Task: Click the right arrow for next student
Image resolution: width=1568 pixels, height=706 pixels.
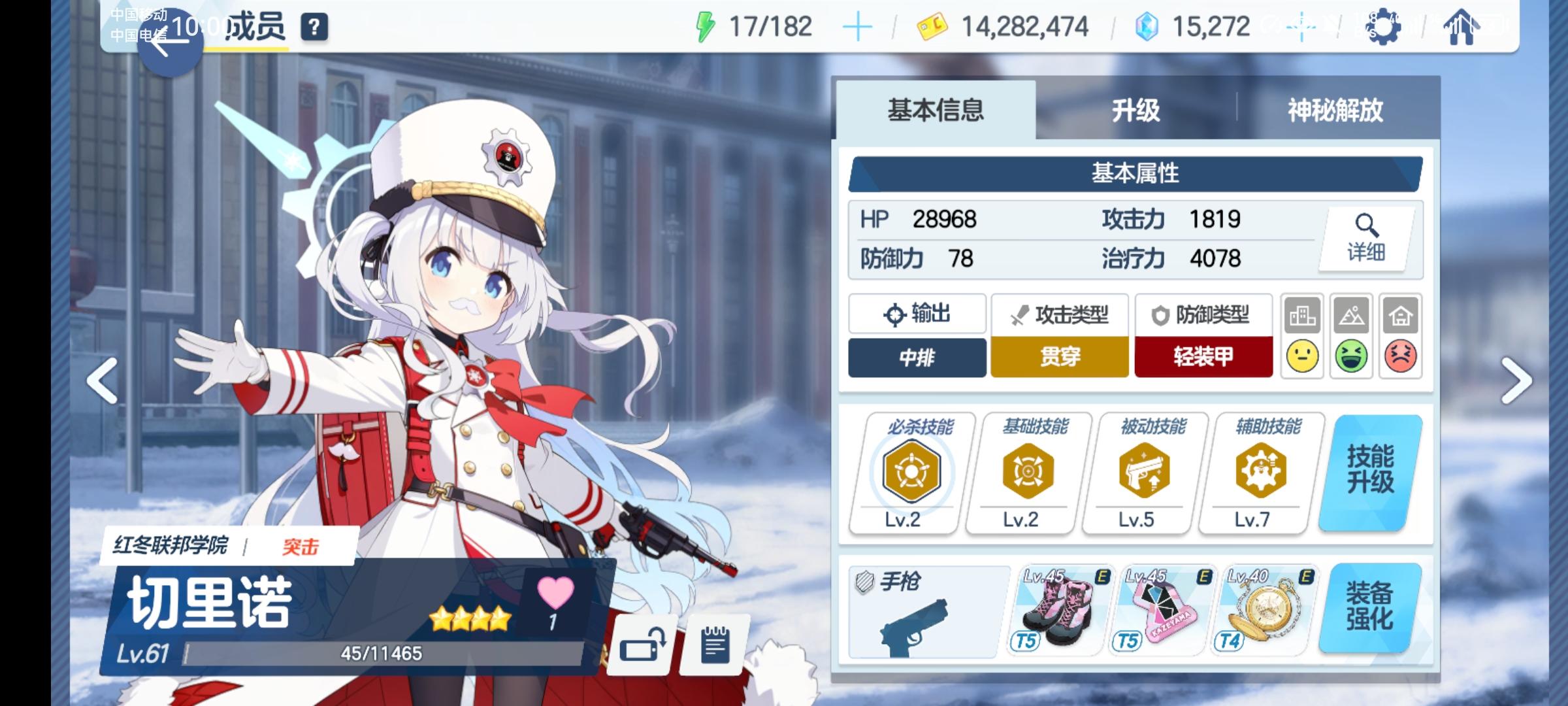Action: (1517, 379)
